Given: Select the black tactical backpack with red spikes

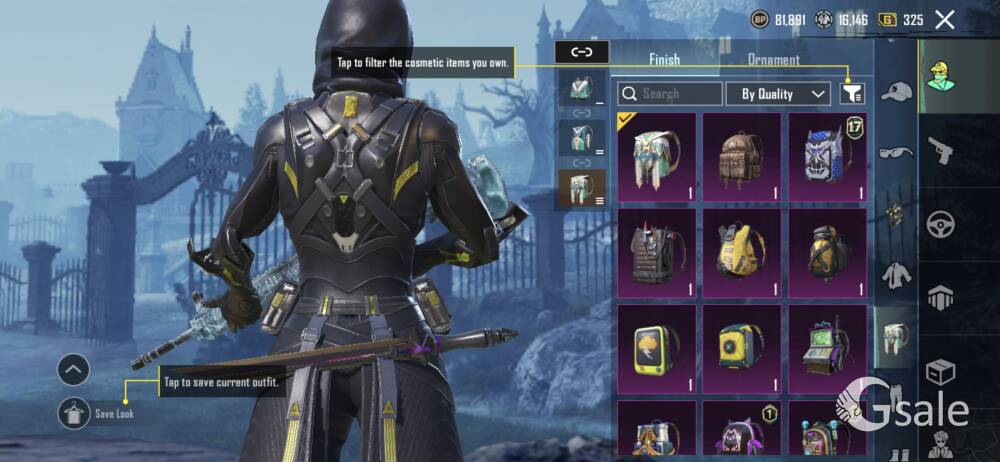Looking at the screenshot, I should tap(655, 253).
